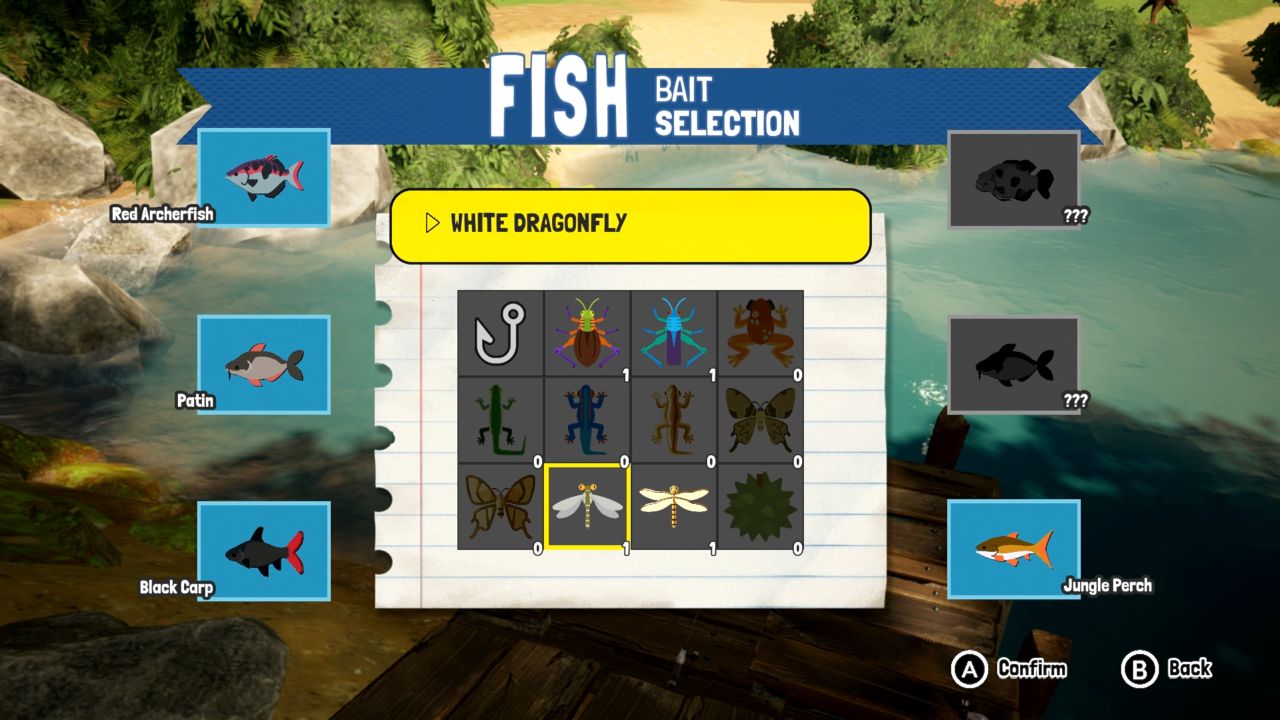Image resolution: width=1280 pixels, height=720 pixels.
Task: Choose the blue gecko bait
Action: pos(586,420)
